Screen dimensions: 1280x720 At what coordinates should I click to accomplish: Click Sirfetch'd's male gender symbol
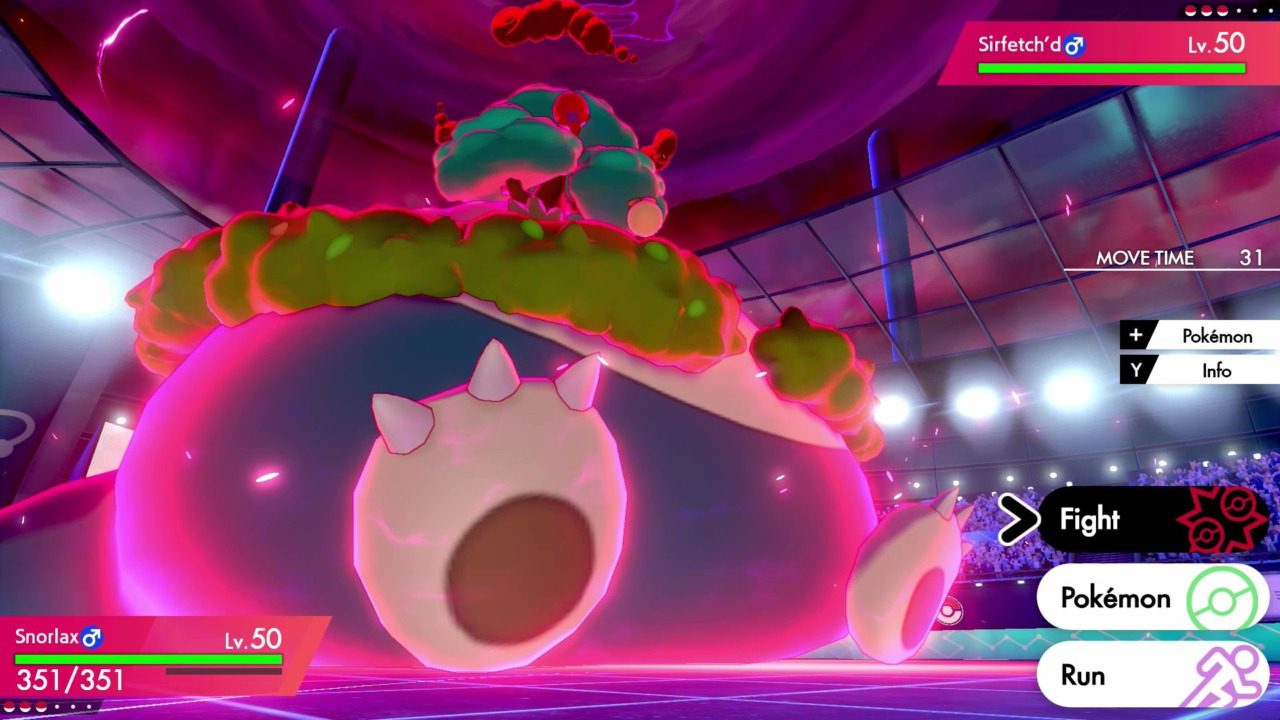1073,45
